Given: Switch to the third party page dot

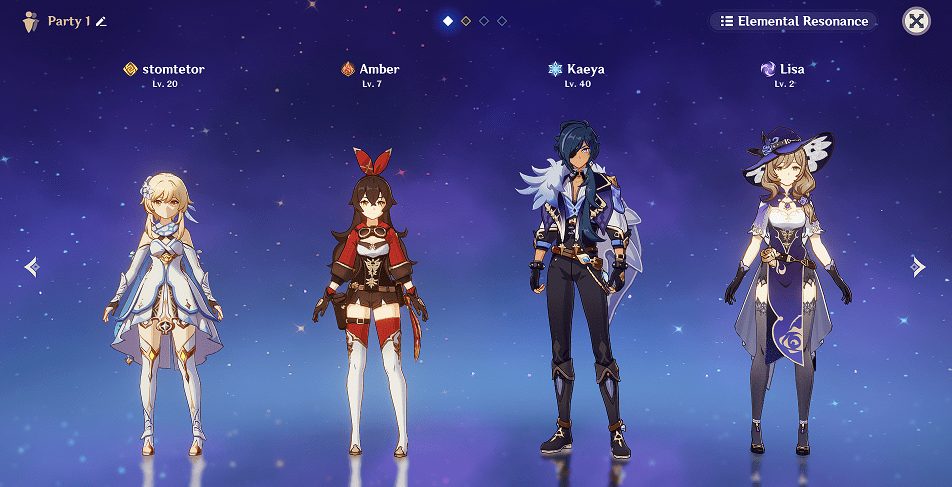Looking at the screenshot, I should [x=484, y=21].
